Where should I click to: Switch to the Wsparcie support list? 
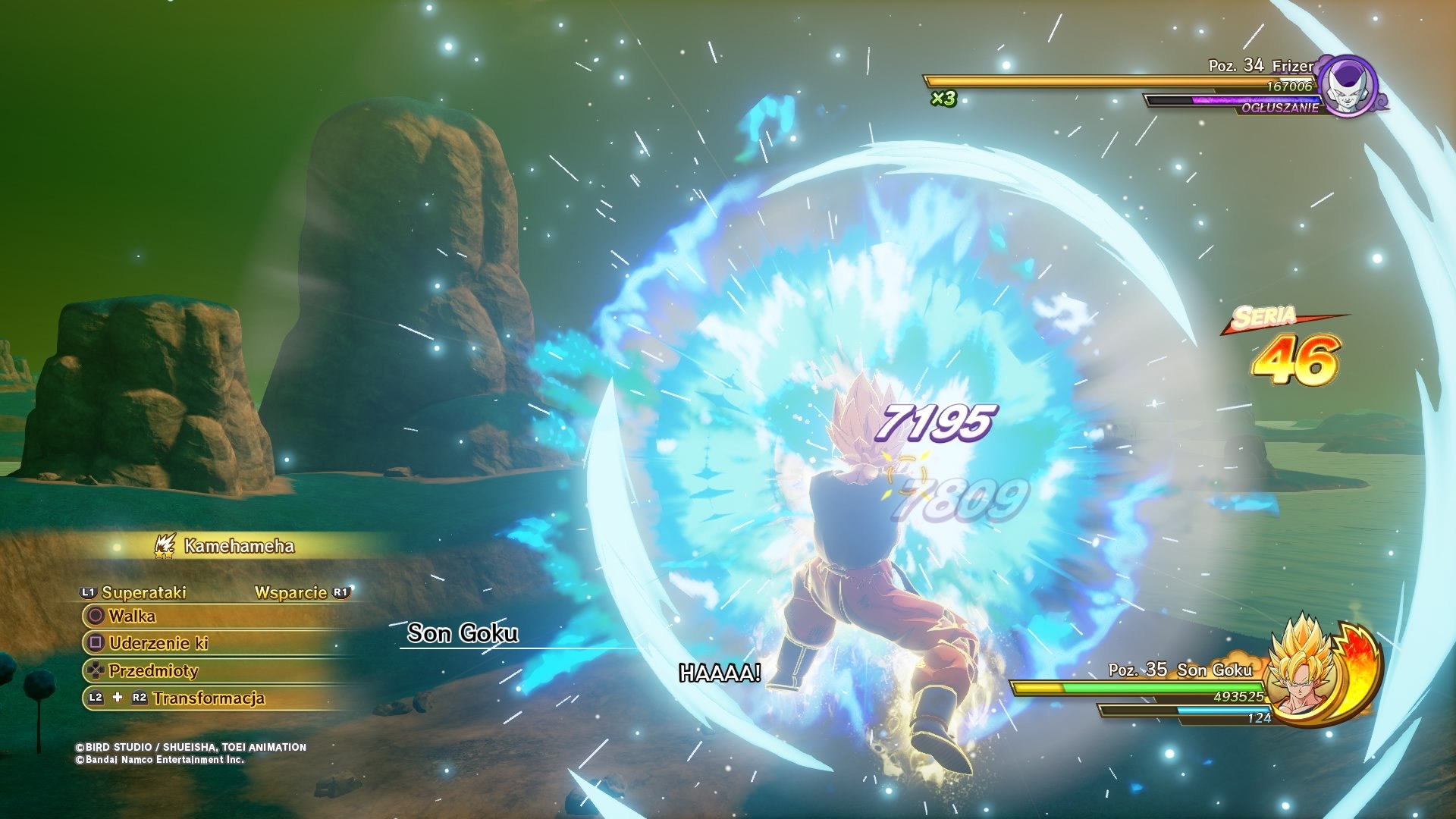(291, 592)
